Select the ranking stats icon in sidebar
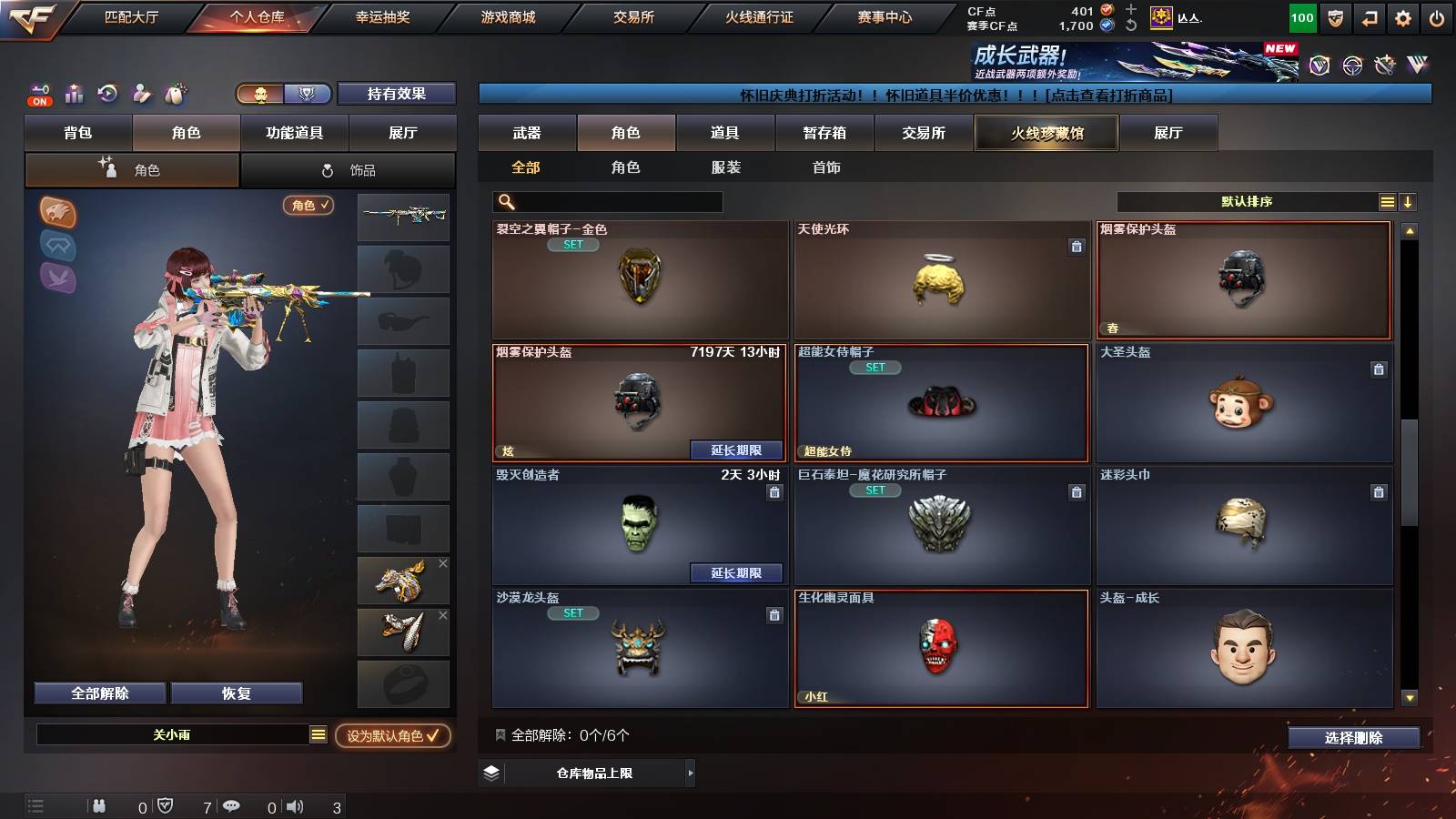 coord(74,93)
